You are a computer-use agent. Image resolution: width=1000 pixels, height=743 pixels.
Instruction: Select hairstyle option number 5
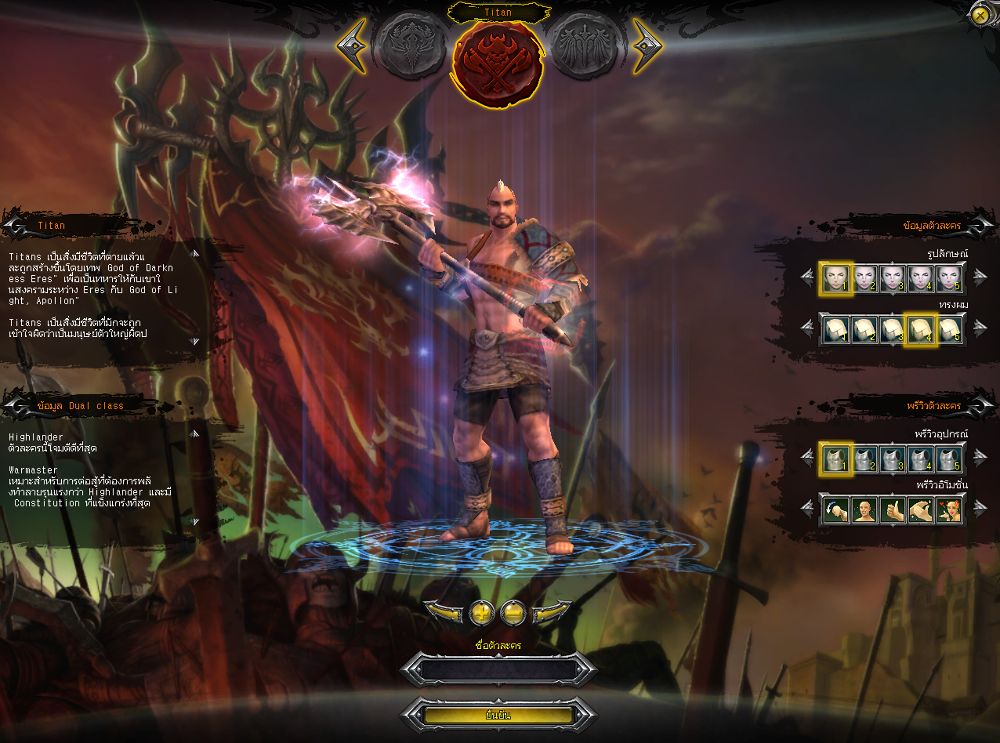[x=950, y=327]
